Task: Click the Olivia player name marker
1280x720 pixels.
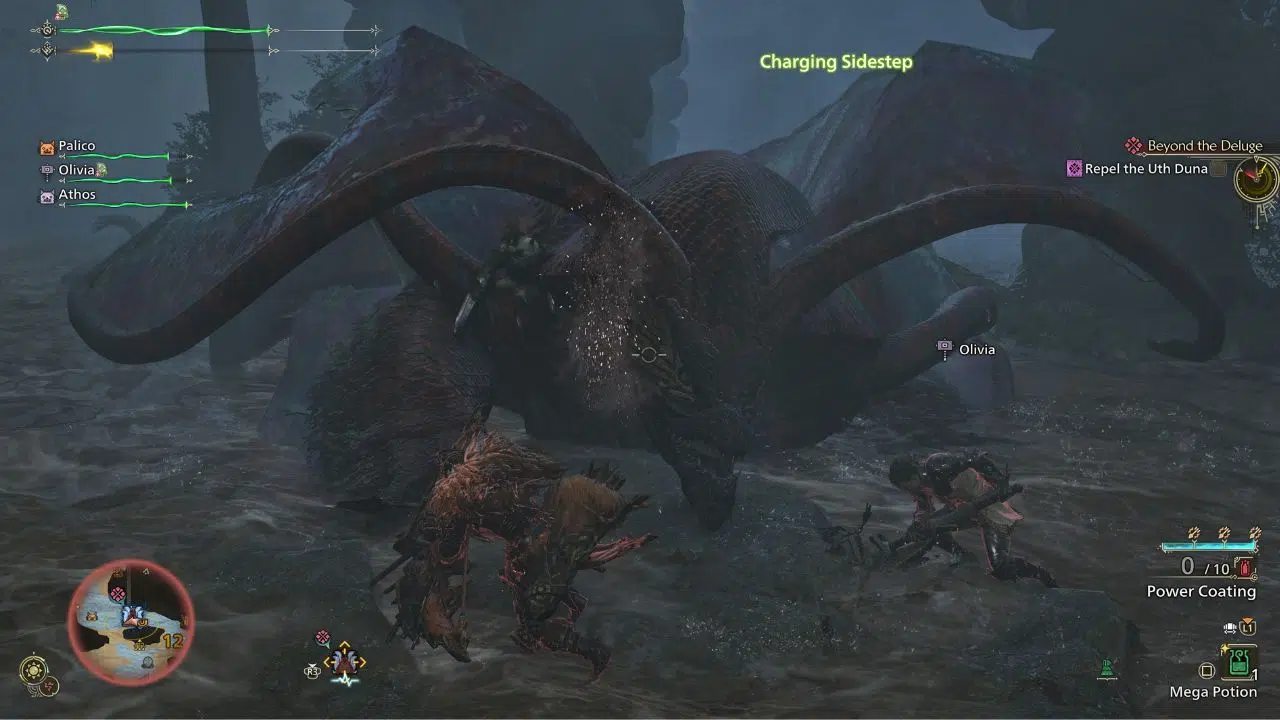Action: (976, 349)
